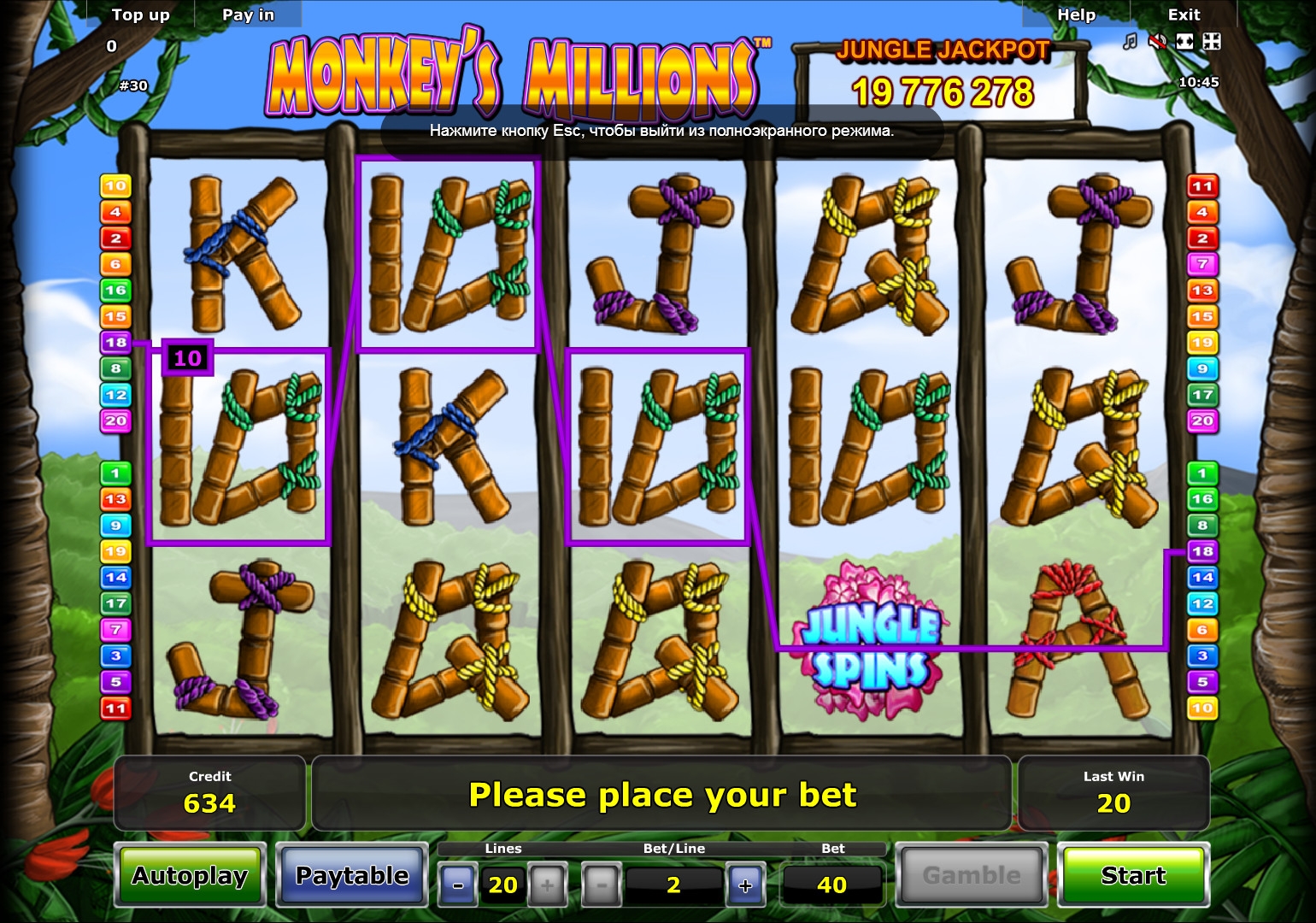This screenshot has height=923, width=1316.
Task: Exit the game
Action: coord(1184,15)
